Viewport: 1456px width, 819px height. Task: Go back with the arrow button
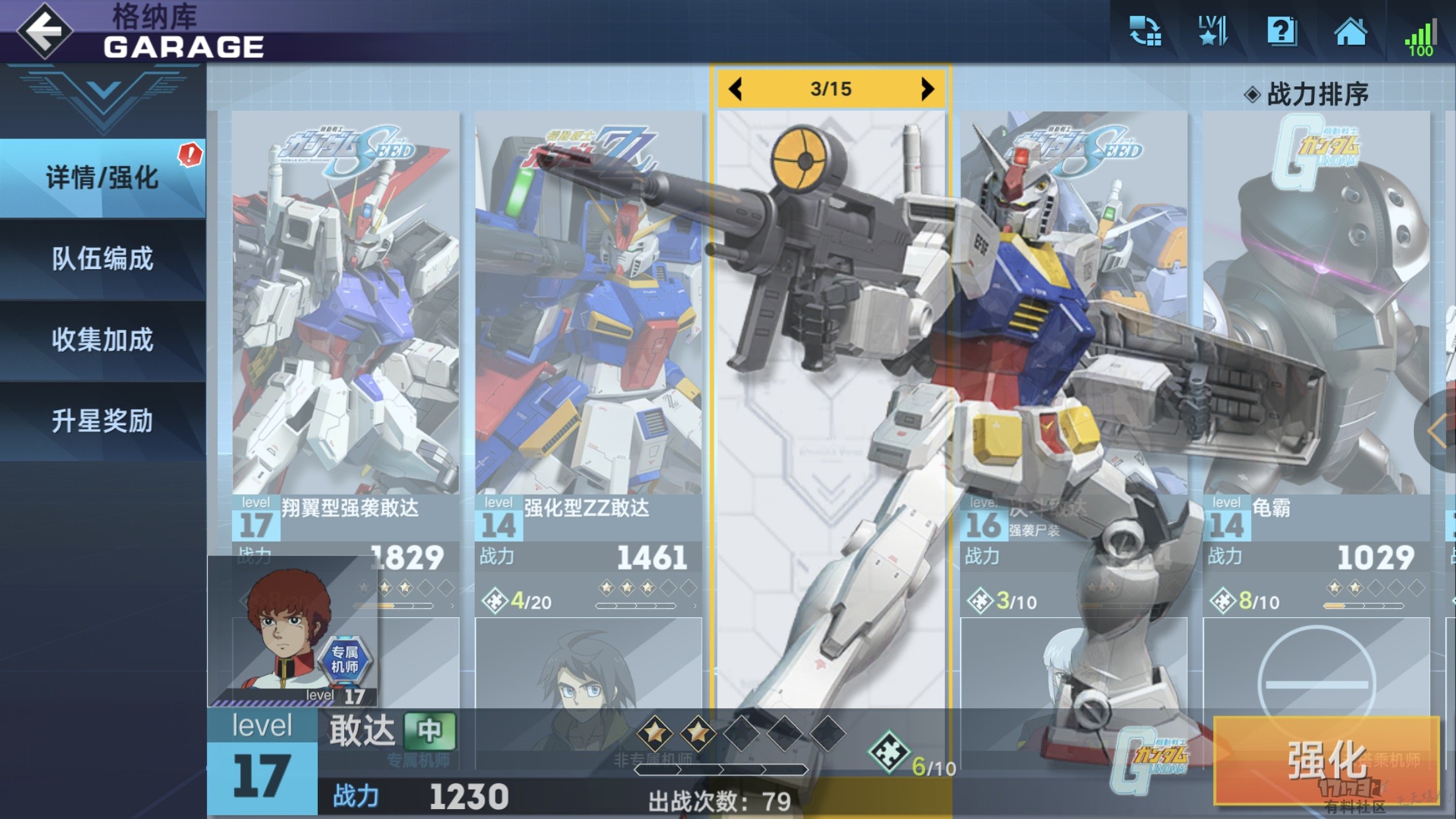tap(44, 30)
